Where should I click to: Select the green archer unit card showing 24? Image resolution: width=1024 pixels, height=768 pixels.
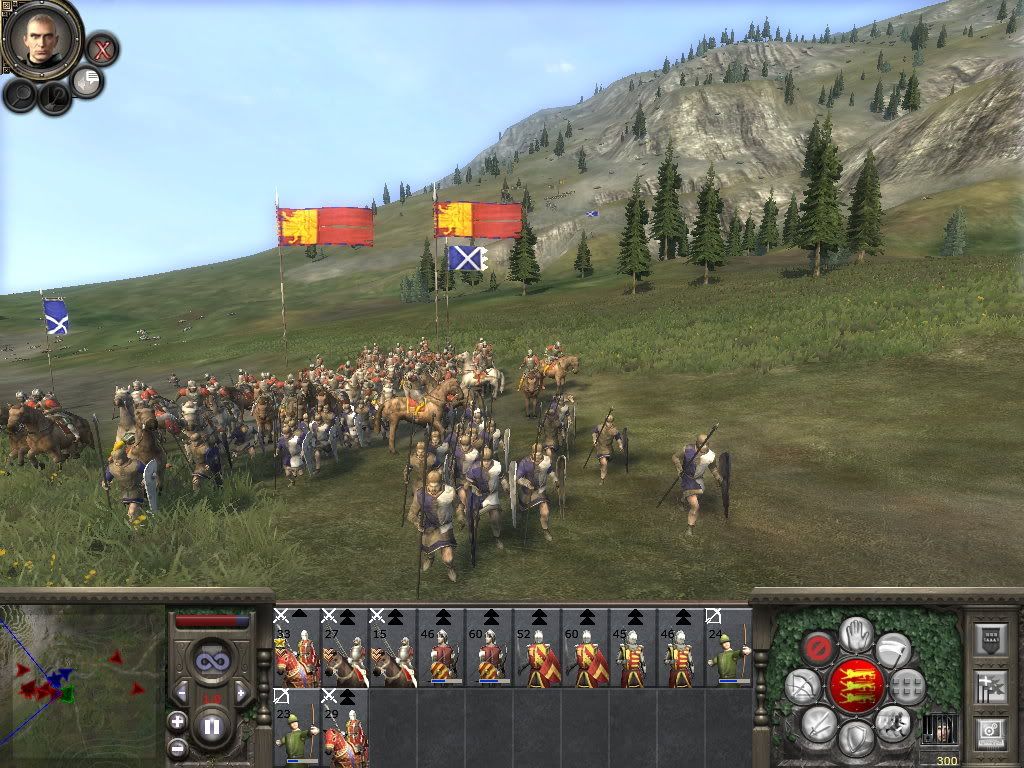pos(729,648)
